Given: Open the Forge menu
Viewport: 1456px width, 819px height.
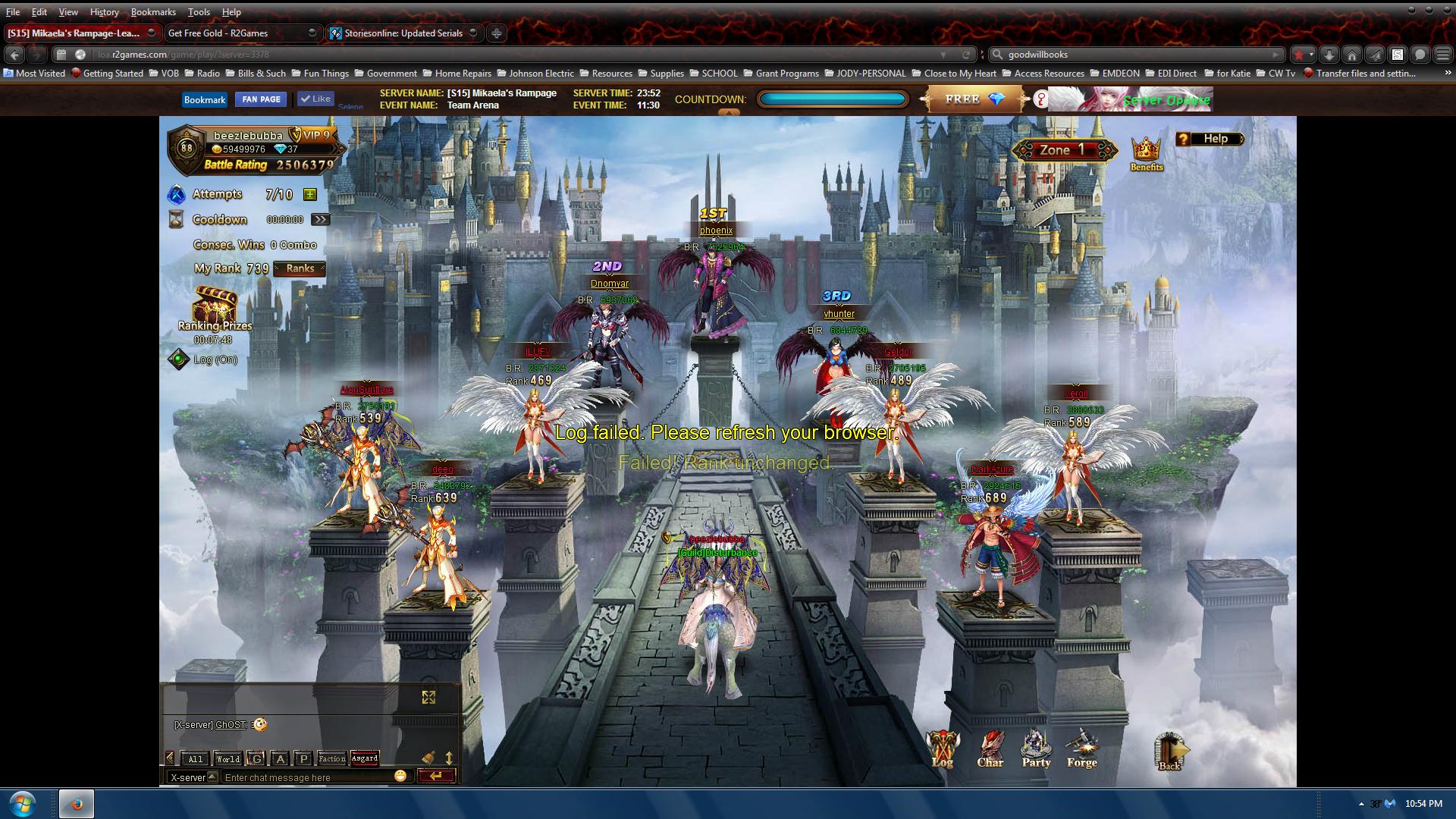Looking at the screenshot, I should tap(1081, 748).
